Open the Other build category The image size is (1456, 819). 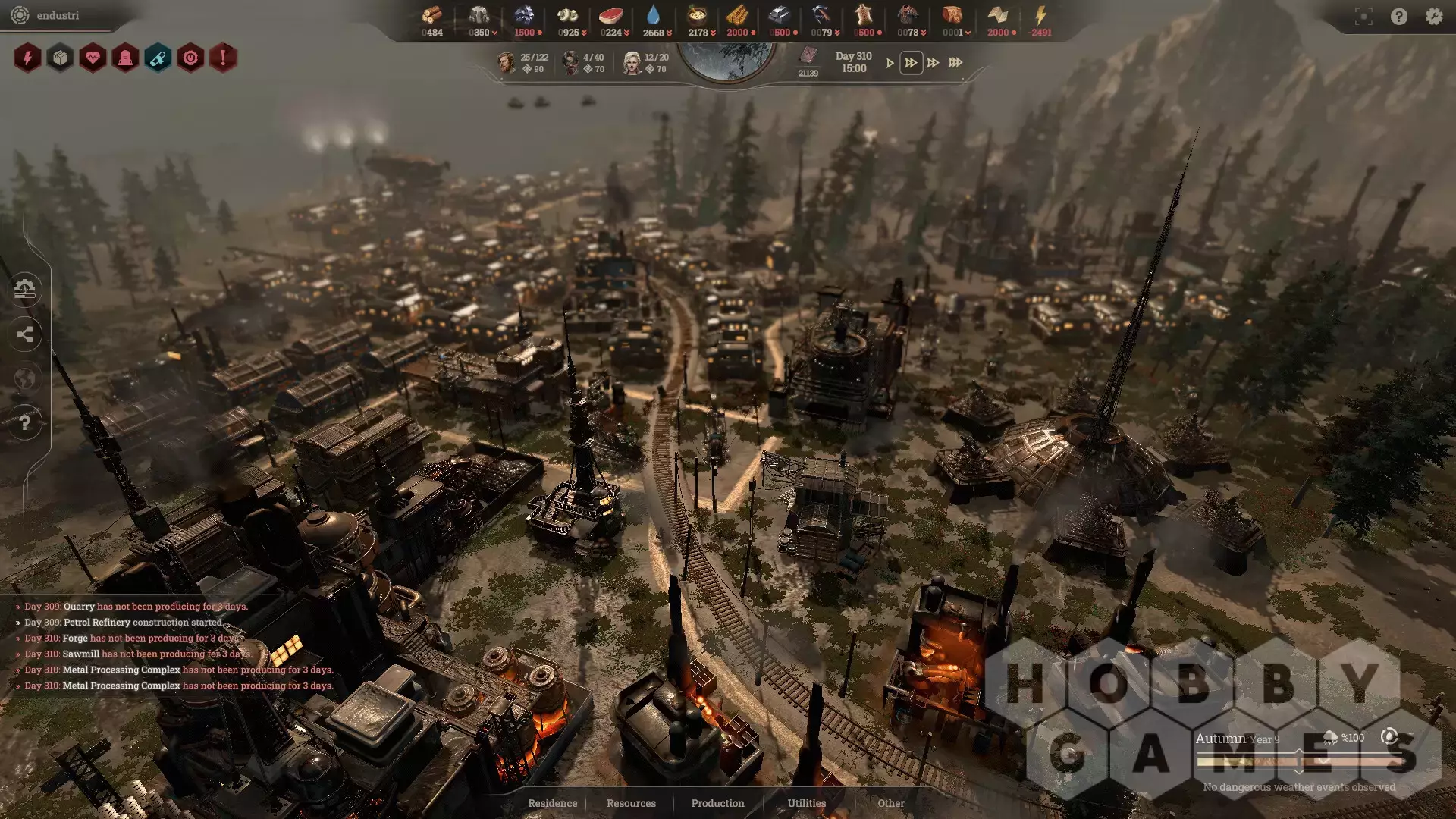[x=890, y=803]
